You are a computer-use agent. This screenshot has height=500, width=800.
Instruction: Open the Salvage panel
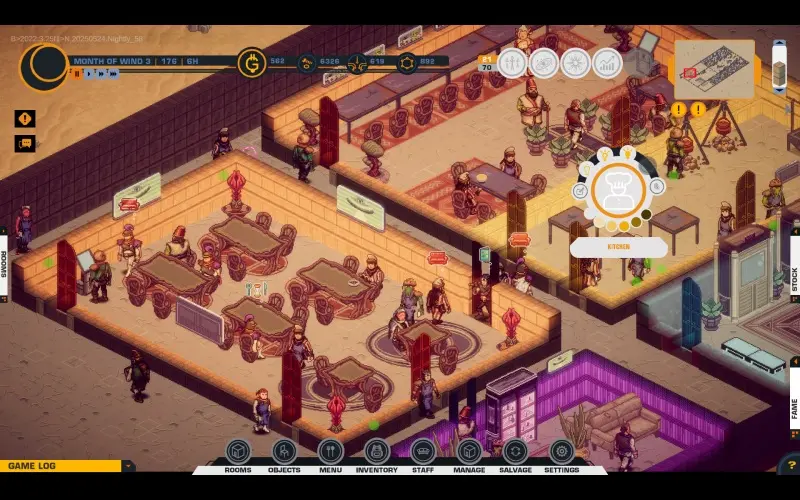pos(515,453)
